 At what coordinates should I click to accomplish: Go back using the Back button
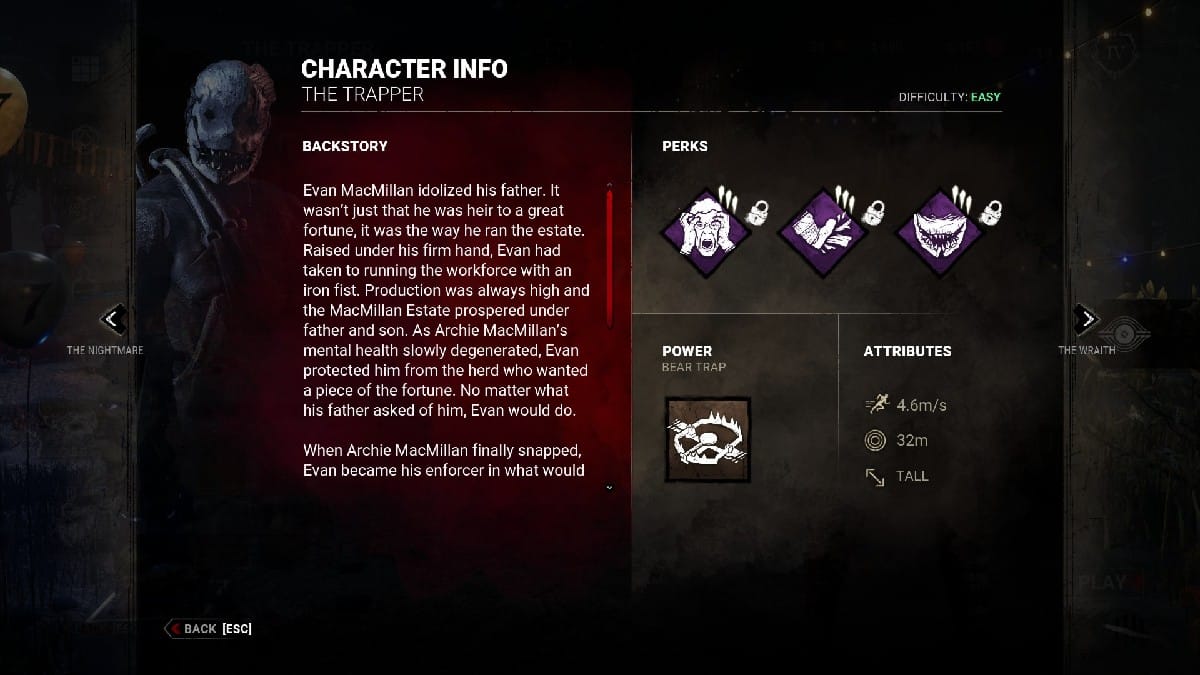coord(208,629)
